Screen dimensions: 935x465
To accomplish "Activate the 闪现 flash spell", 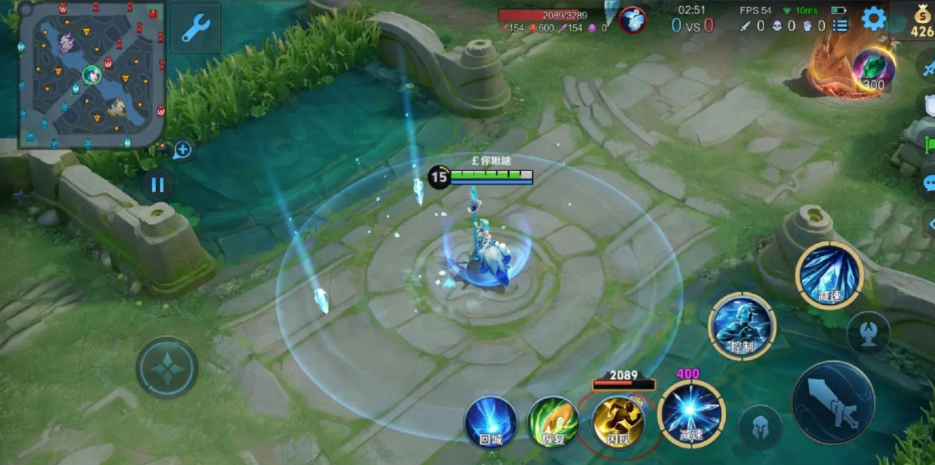I will pyautogui.click(x=618, y=421).
